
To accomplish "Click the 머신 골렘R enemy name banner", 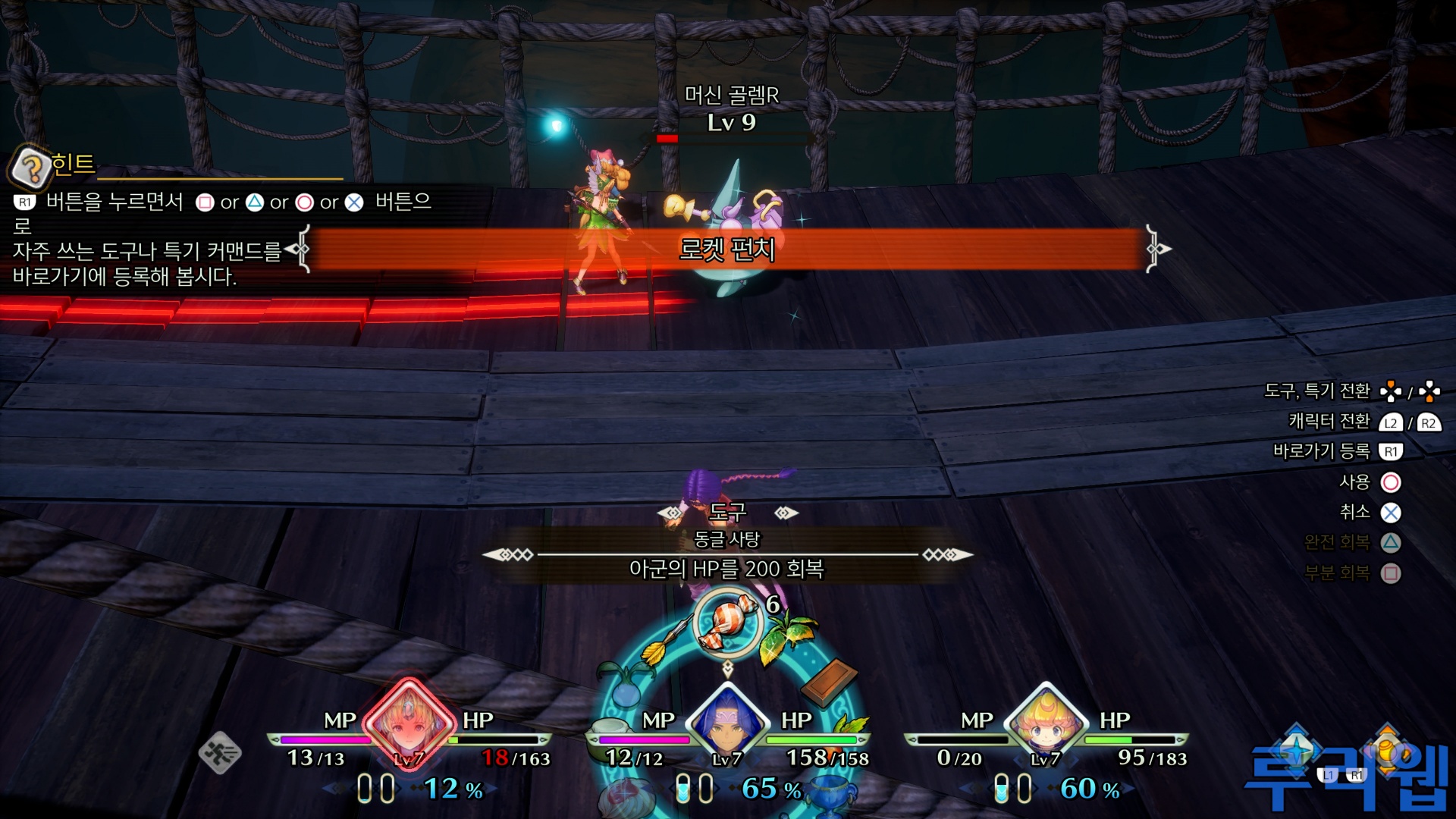I will pyautogui.click(x=732, y=93).
